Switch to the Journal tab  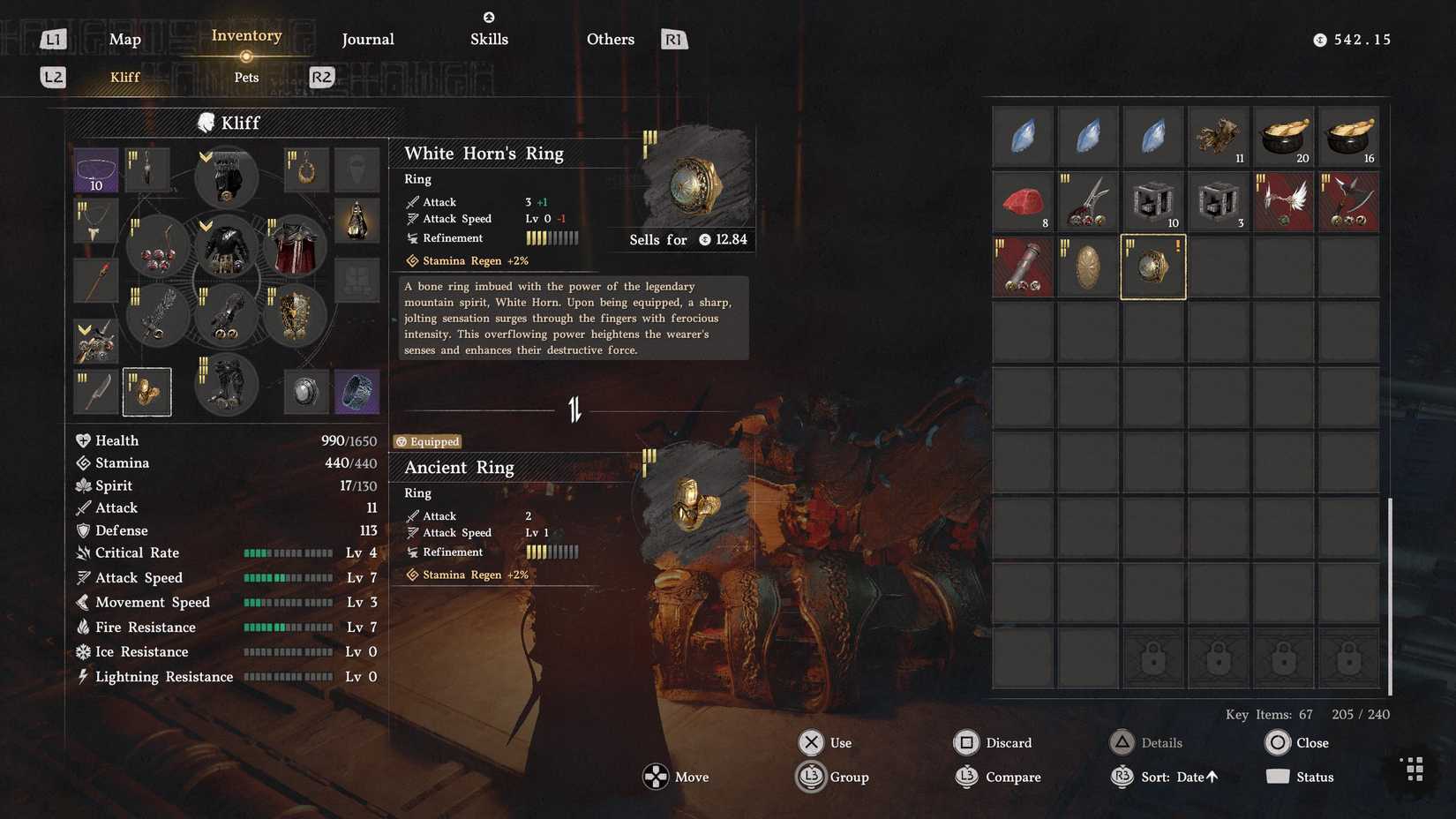[367, 39]
